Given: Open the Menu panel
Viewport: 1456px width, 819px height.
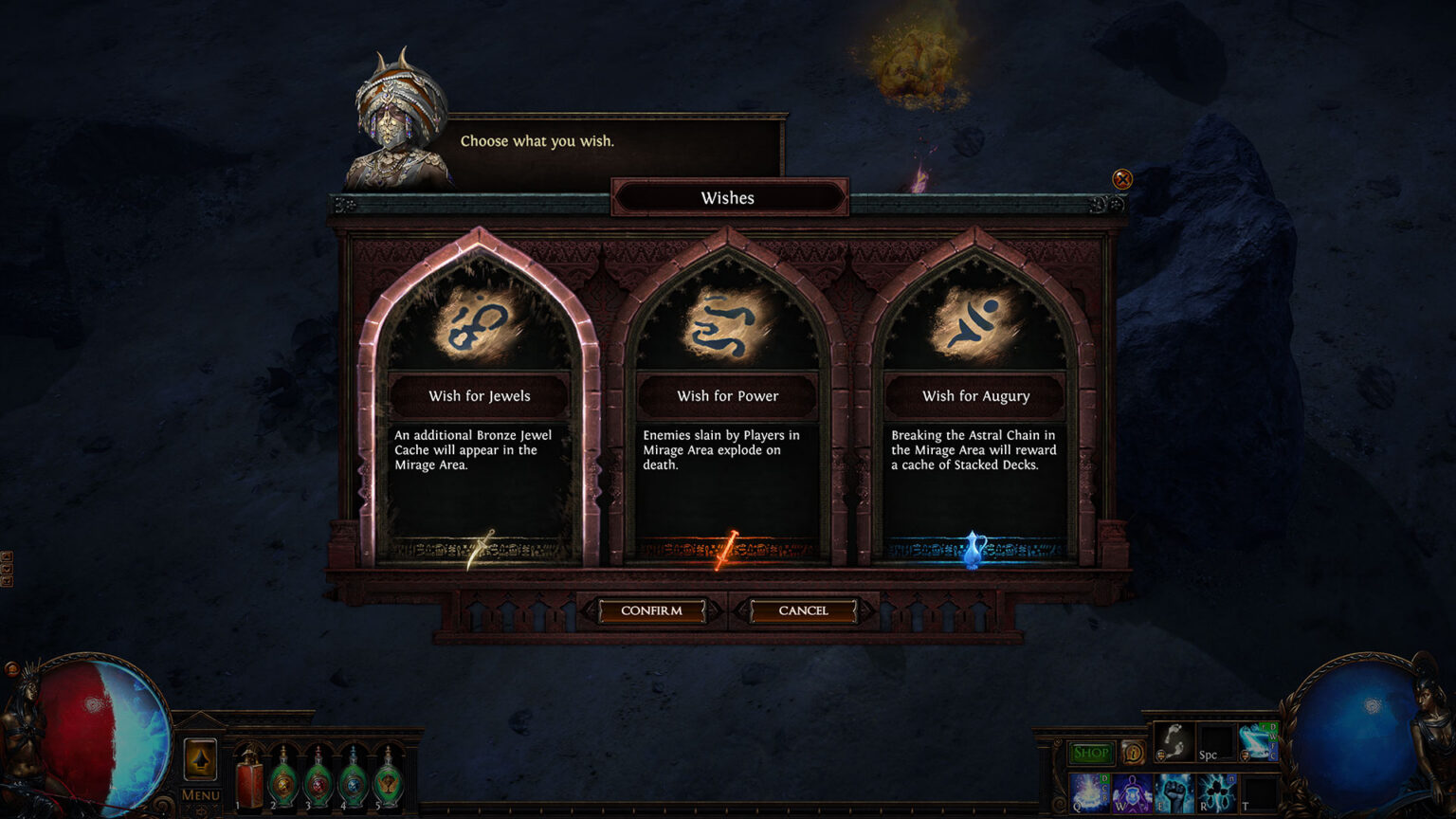Looking at the screenshot, I should [200, 794].
